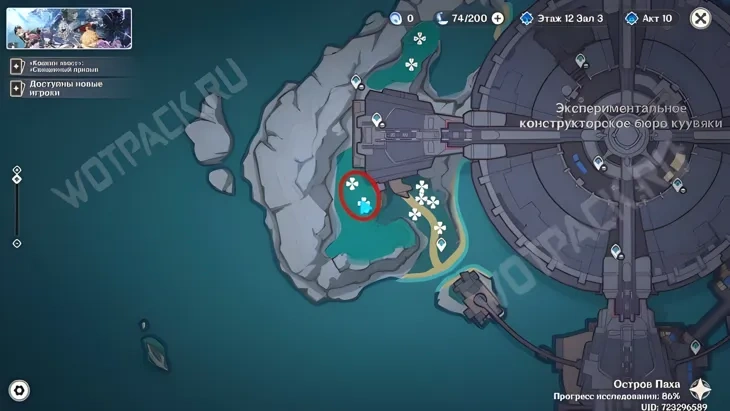Zoom out using the bottom of zoom slider
This screenshot has height=411, width=730.
17,243
